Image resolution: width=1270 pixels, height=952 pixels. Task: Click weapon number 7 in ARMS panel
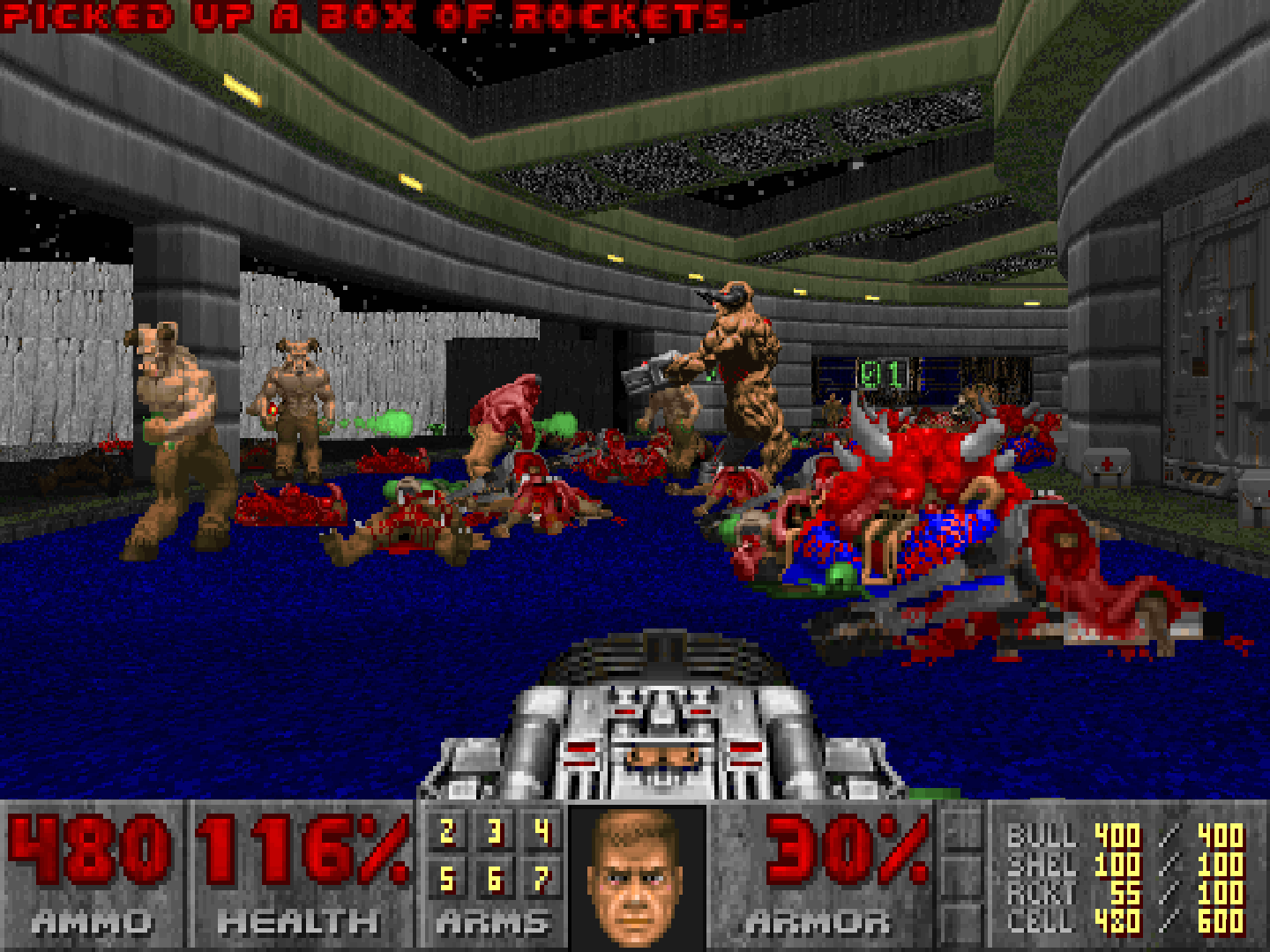pos(542,879)
